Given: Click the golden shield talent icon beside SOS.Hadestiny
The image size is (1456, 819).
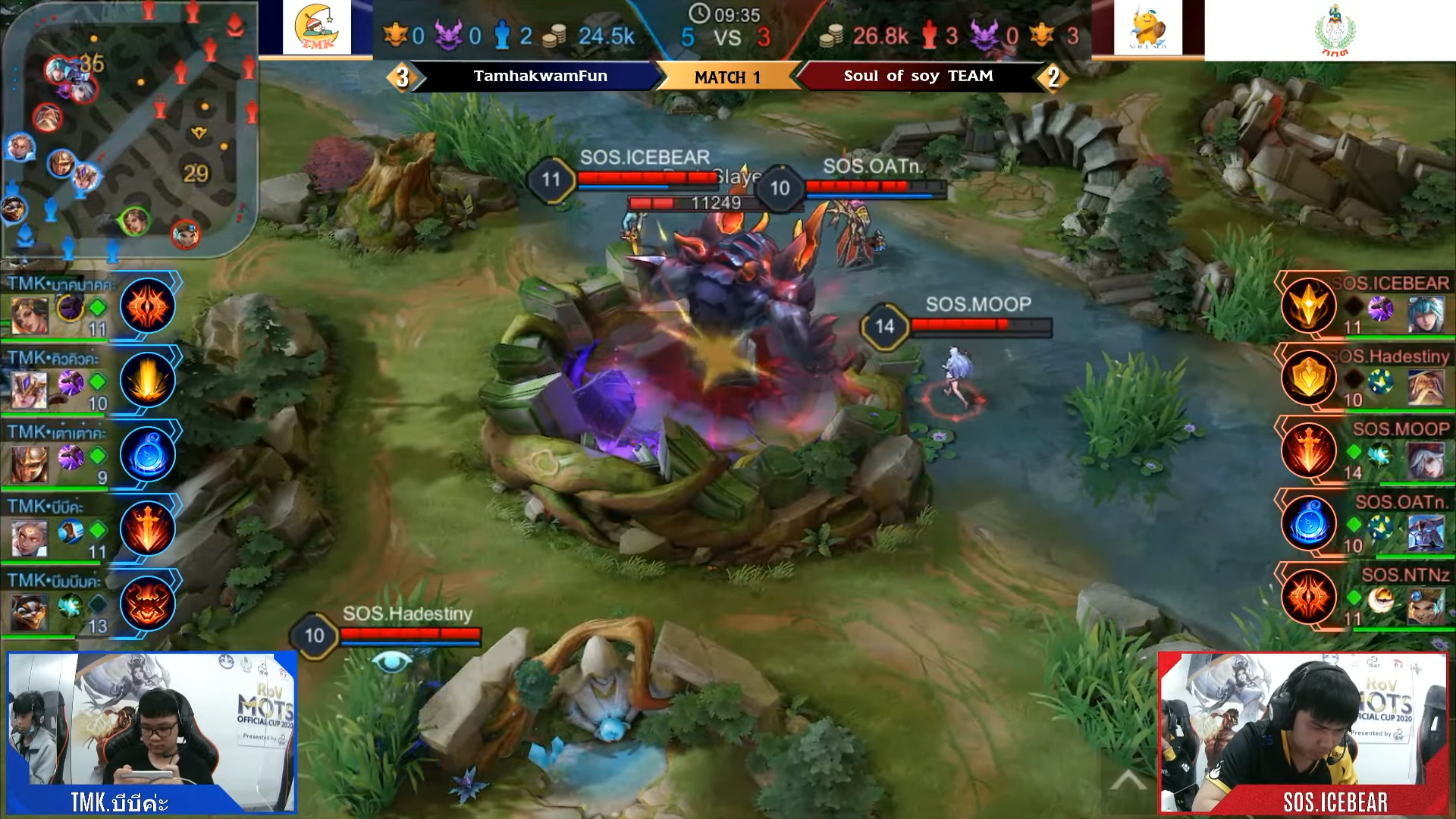Looking at the screenshot, I should pos(1309,378).
